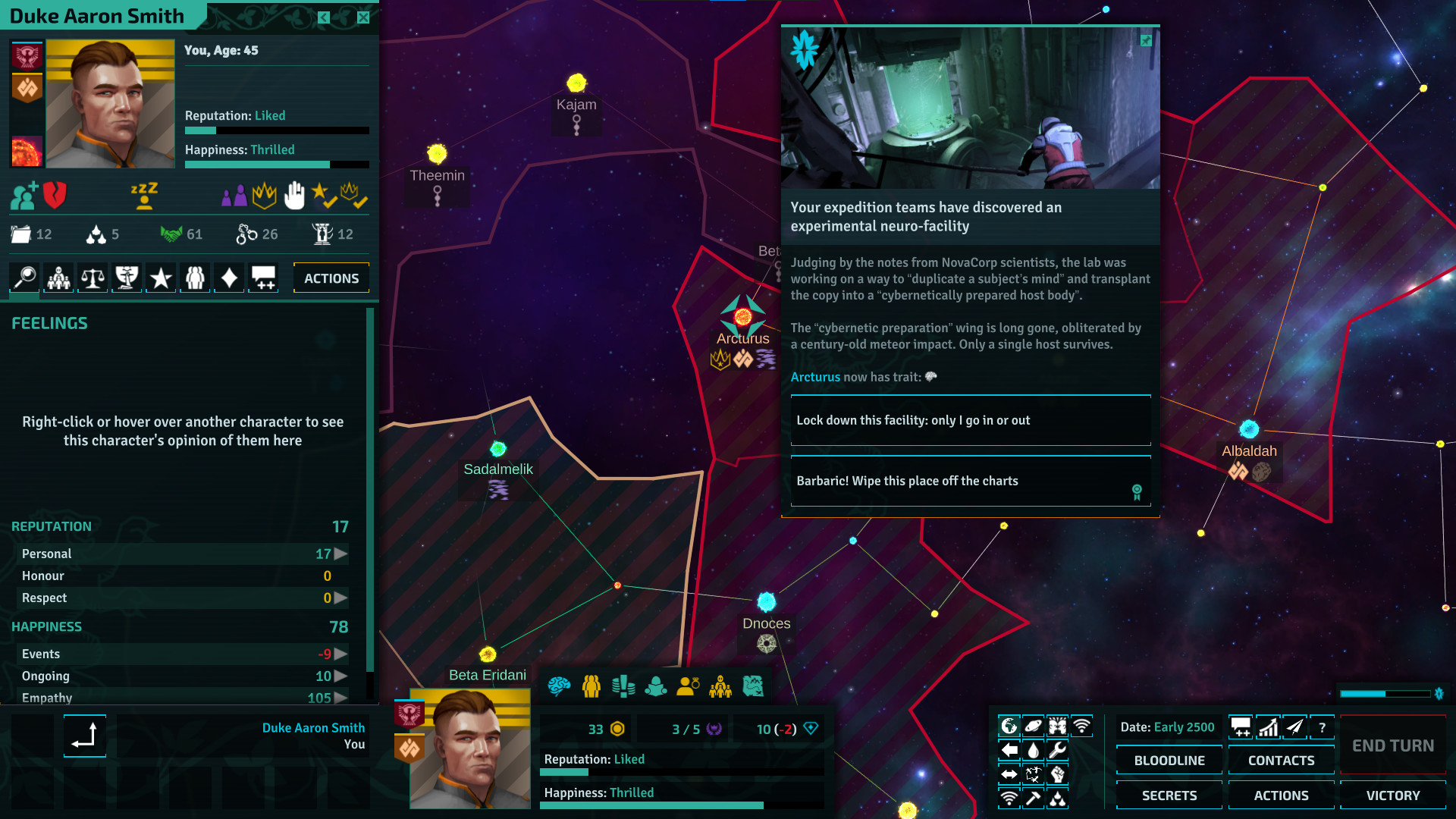Open the question mark help icon

click(x=1323, y=727)
